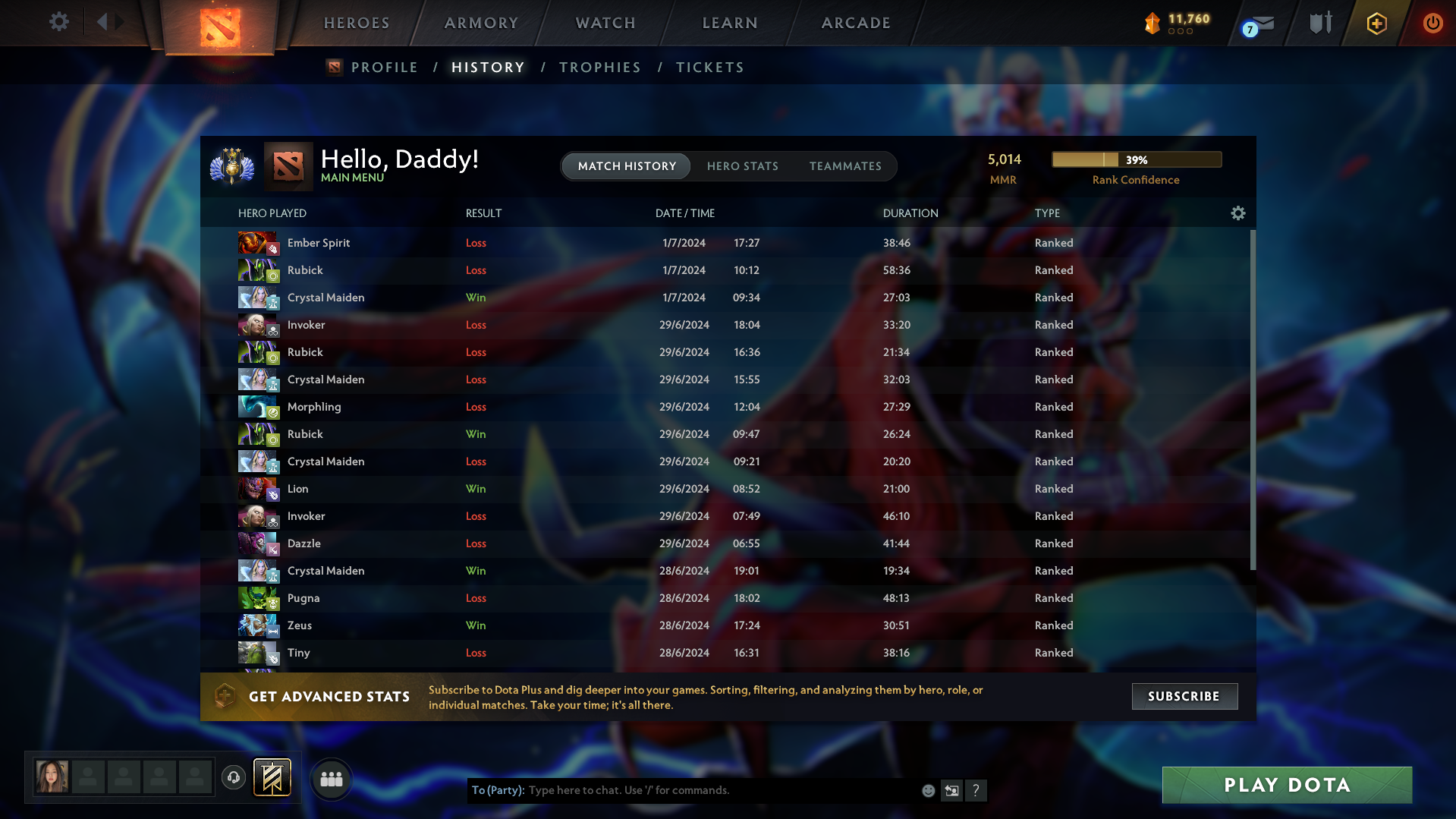This screenshot has height=819, width=1456.
Task: Switch to the Hero Stats tab
Action: point(743,166)
